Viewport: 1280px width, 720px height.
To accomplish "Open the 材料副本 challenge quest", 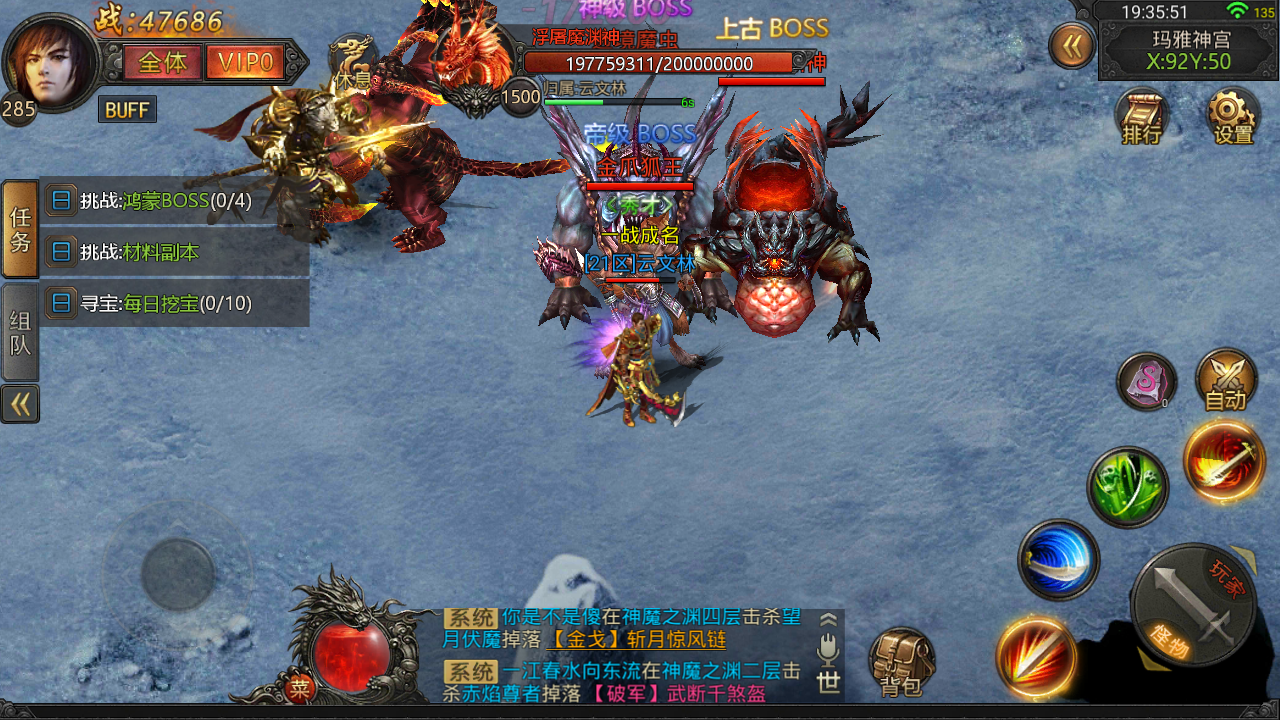I will click(140, 253).
